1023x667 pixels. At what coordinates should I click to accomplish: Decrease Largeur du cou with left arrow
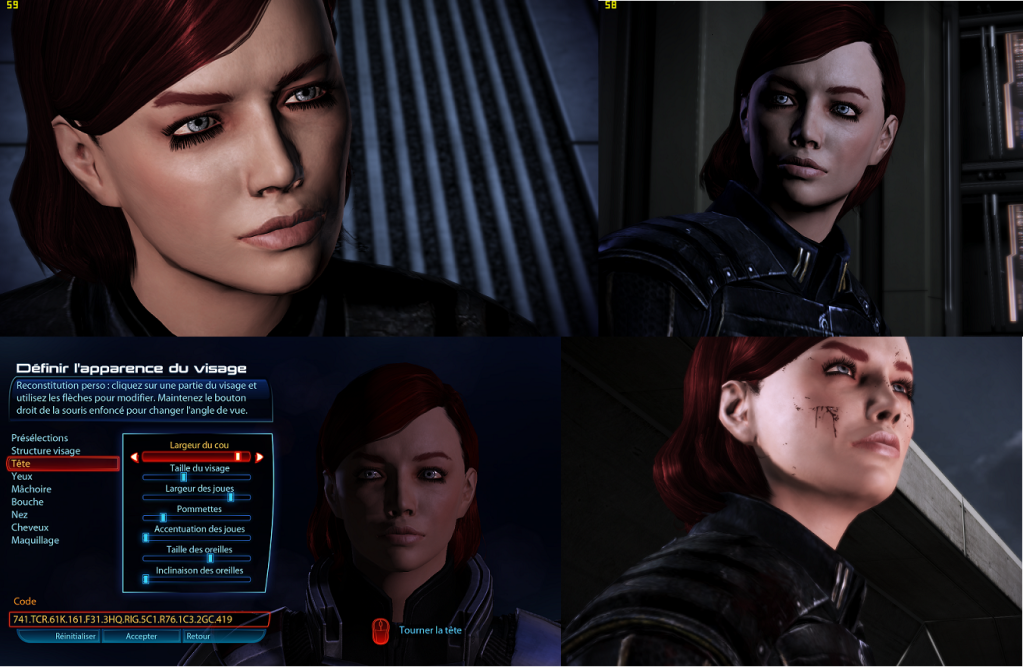pos(134,457)
